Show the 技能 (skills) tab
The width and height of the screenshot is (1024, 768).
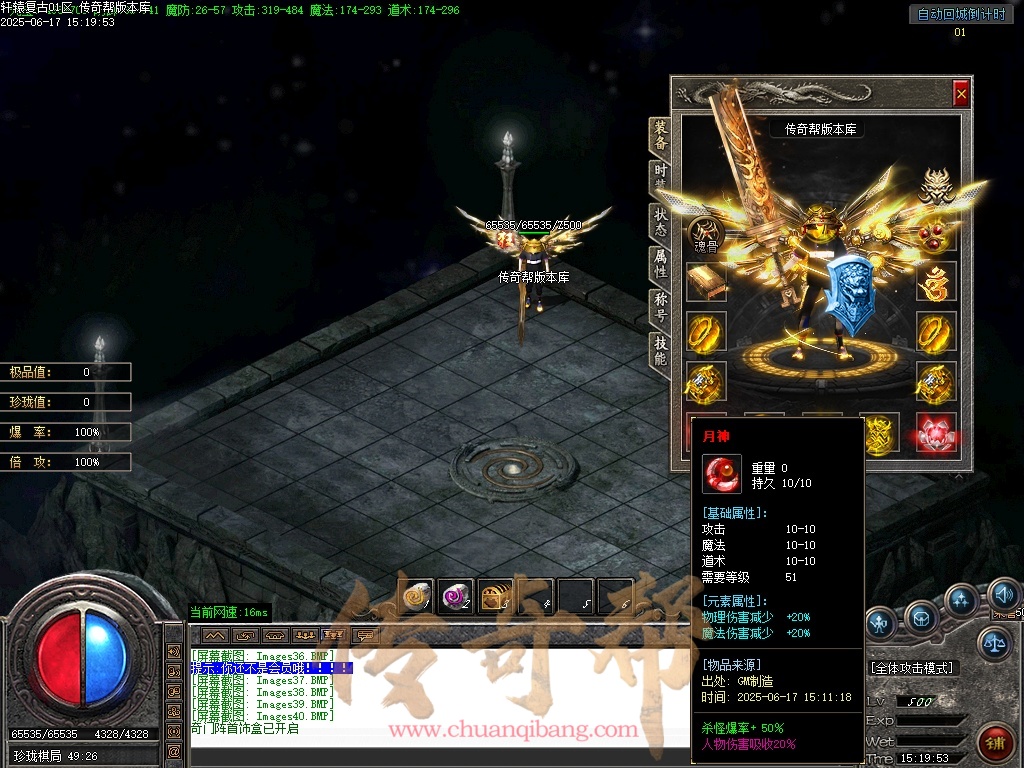click(x=661, y=350)
